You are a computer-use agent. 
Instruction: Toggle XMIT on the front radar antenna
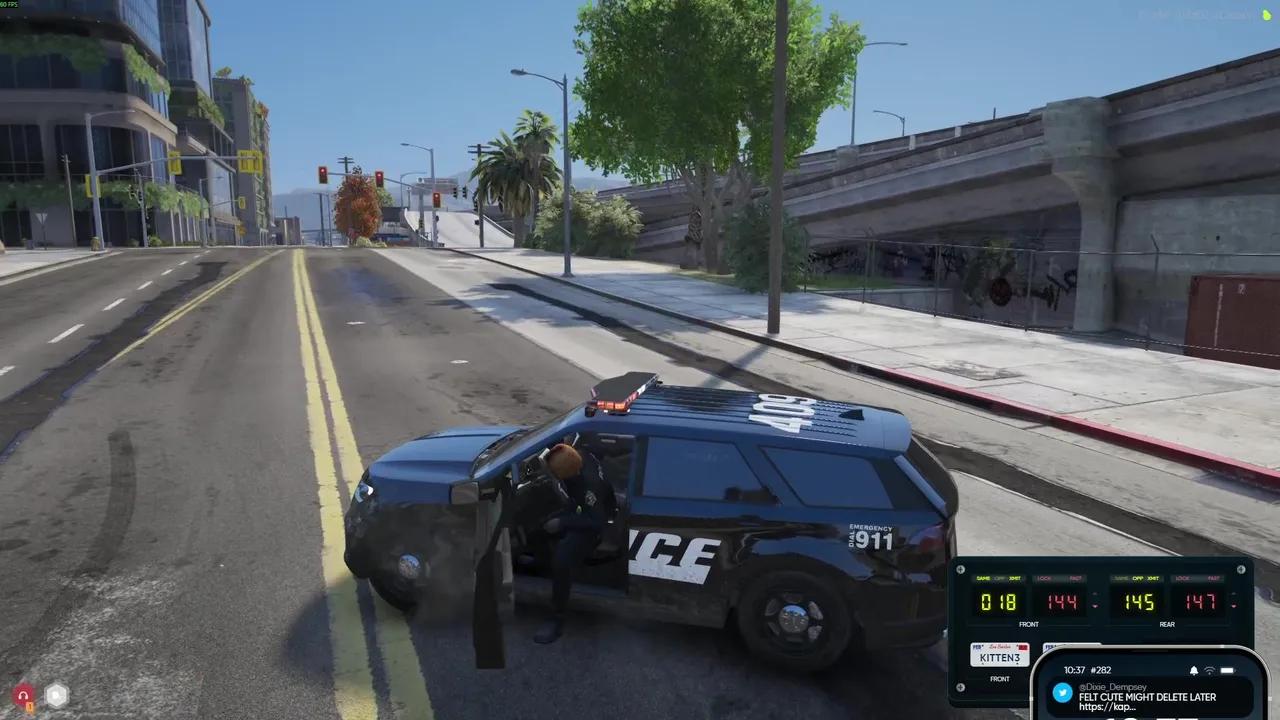pyautogui.click(x=1015, y=578)
